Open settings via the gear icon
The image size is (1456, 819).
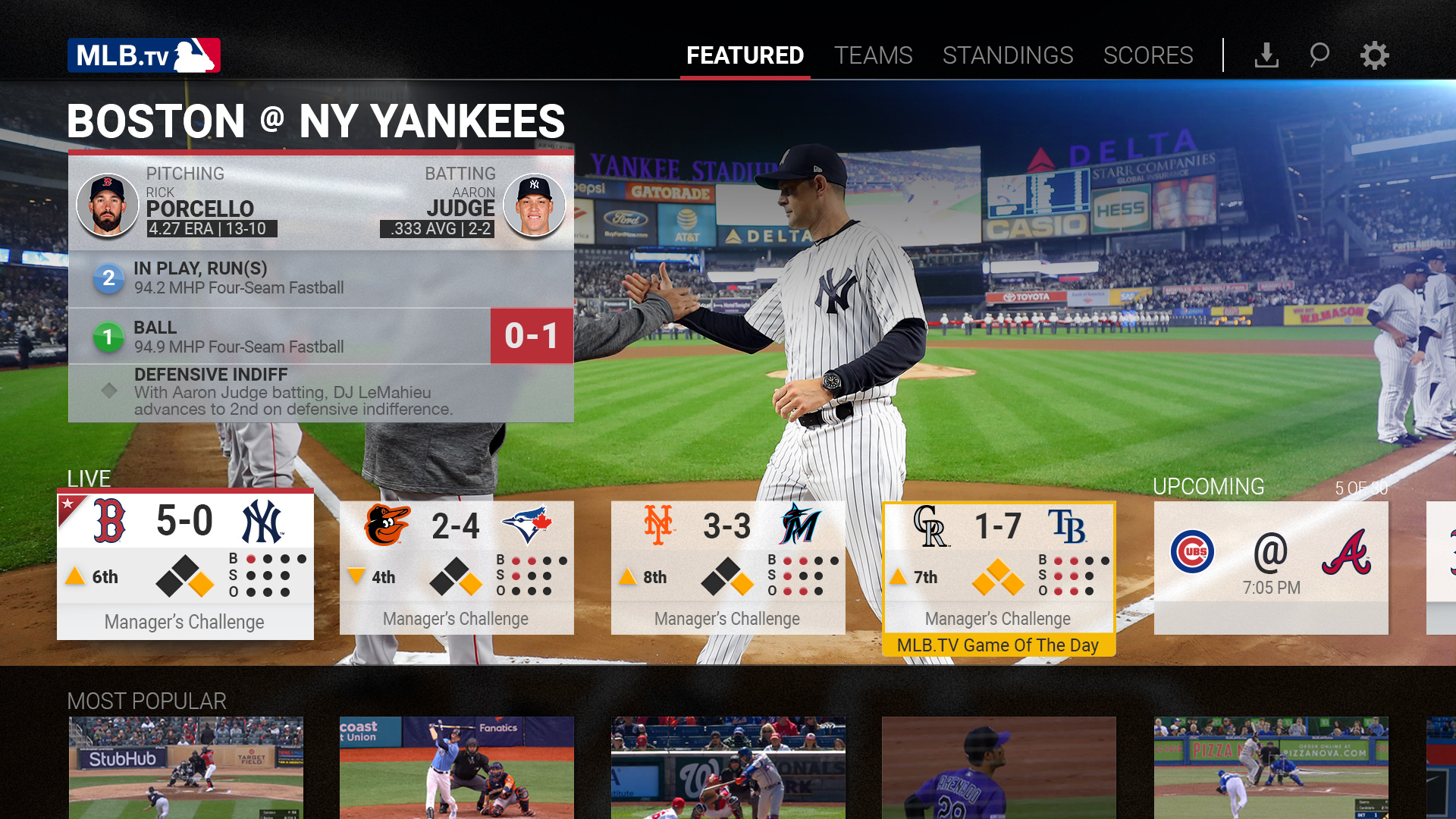tap(1373, 55)
